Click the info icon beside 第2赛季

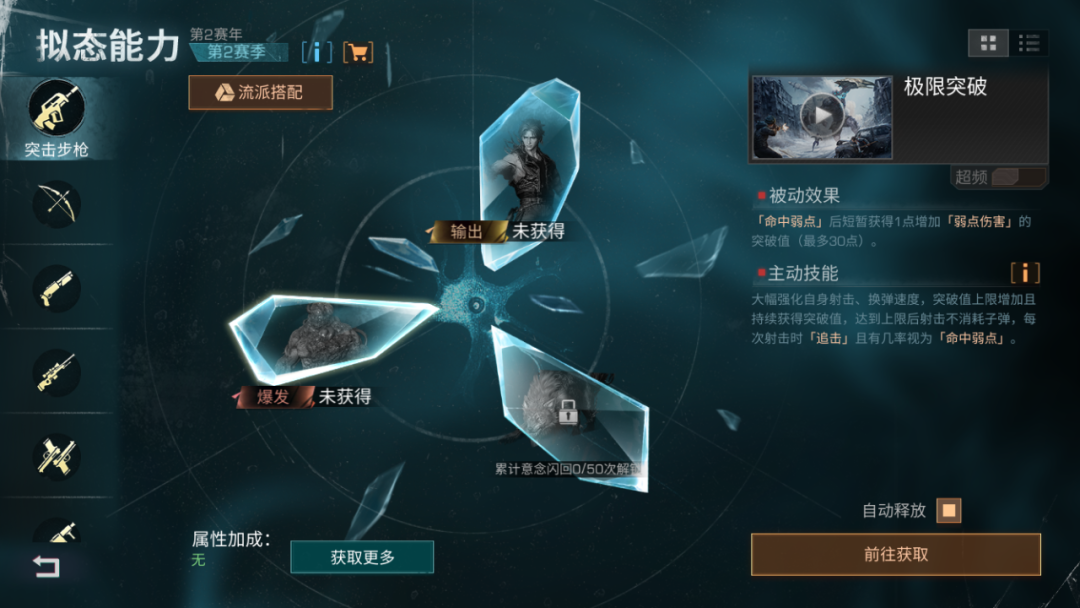(317, 52)
